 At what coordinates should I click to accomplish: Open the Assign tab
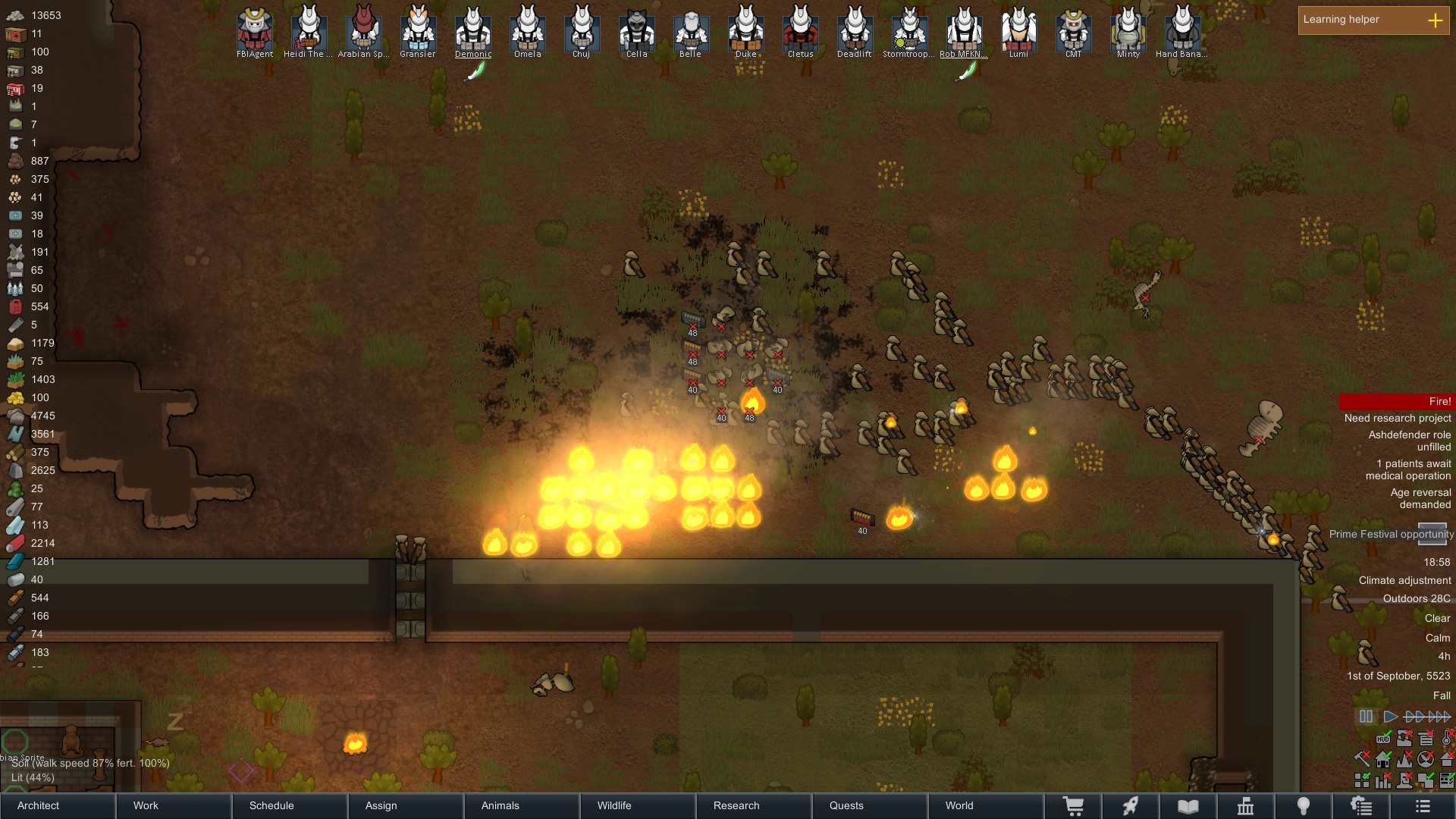pyautogui.click(x=406, y=805)
